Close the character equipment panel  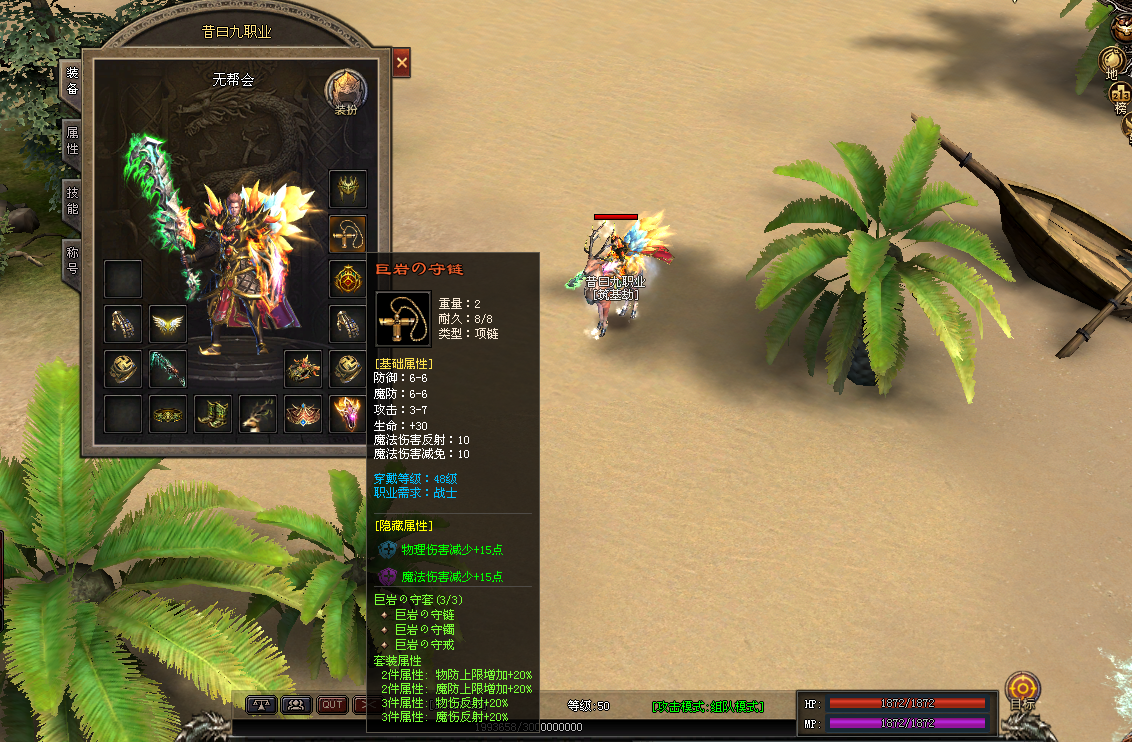pos(402,62)
